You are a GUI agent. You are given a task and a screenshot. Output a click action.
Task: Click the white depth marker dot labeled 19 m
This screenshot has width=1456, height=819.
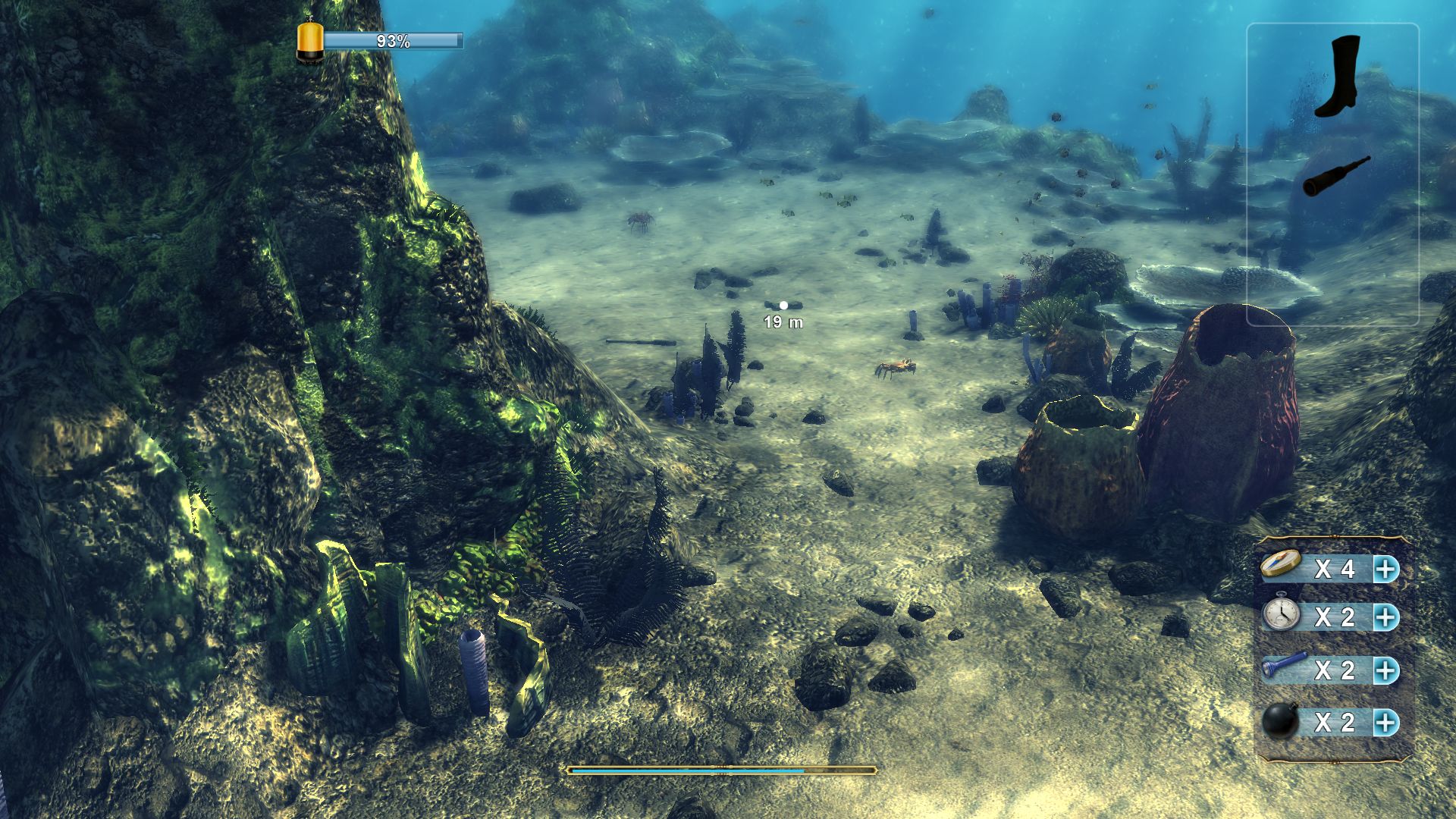tap(783, 306)
